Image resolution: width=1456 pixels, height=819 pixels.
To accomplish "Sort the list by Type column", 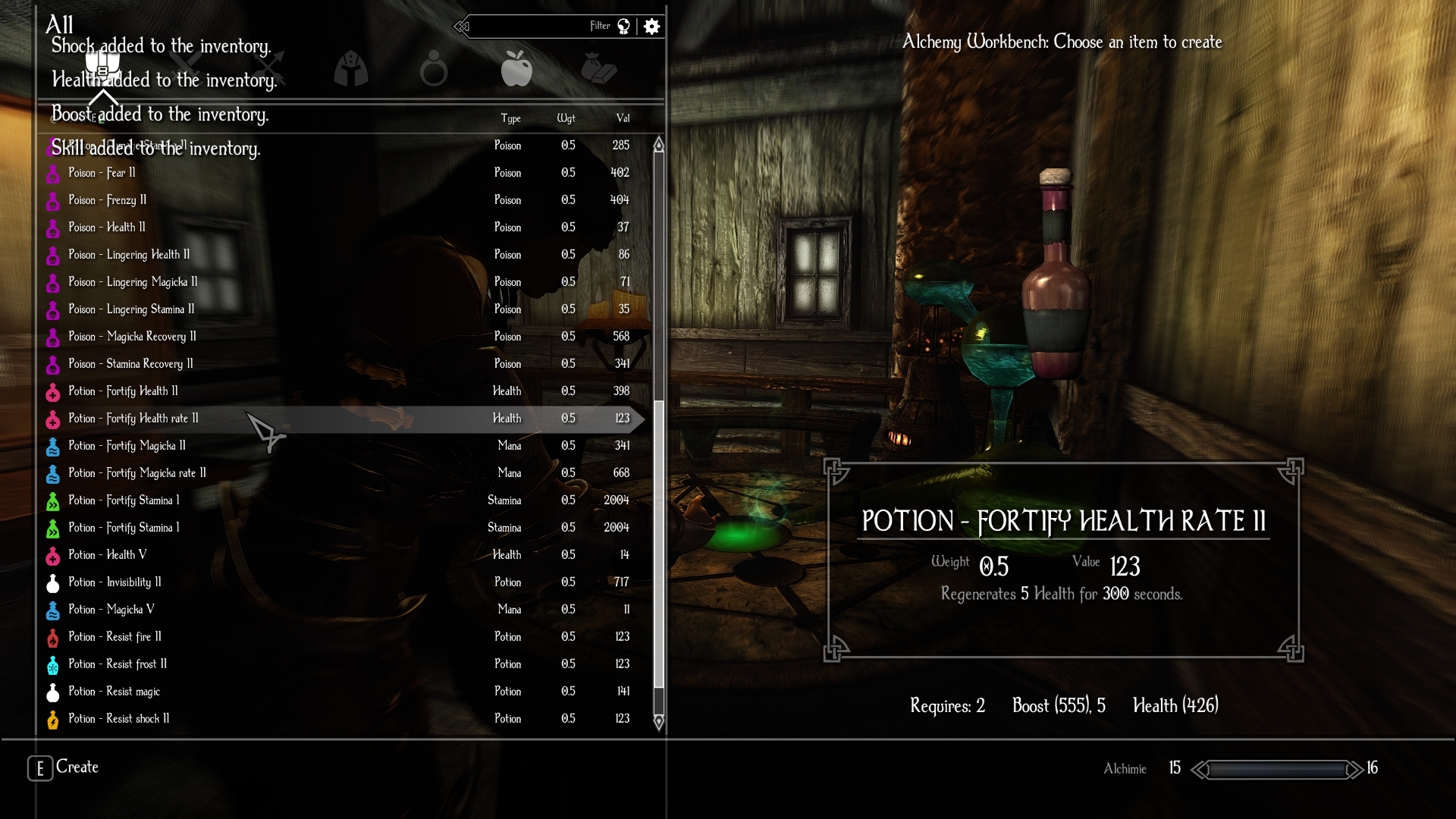I will pos(510,118).
